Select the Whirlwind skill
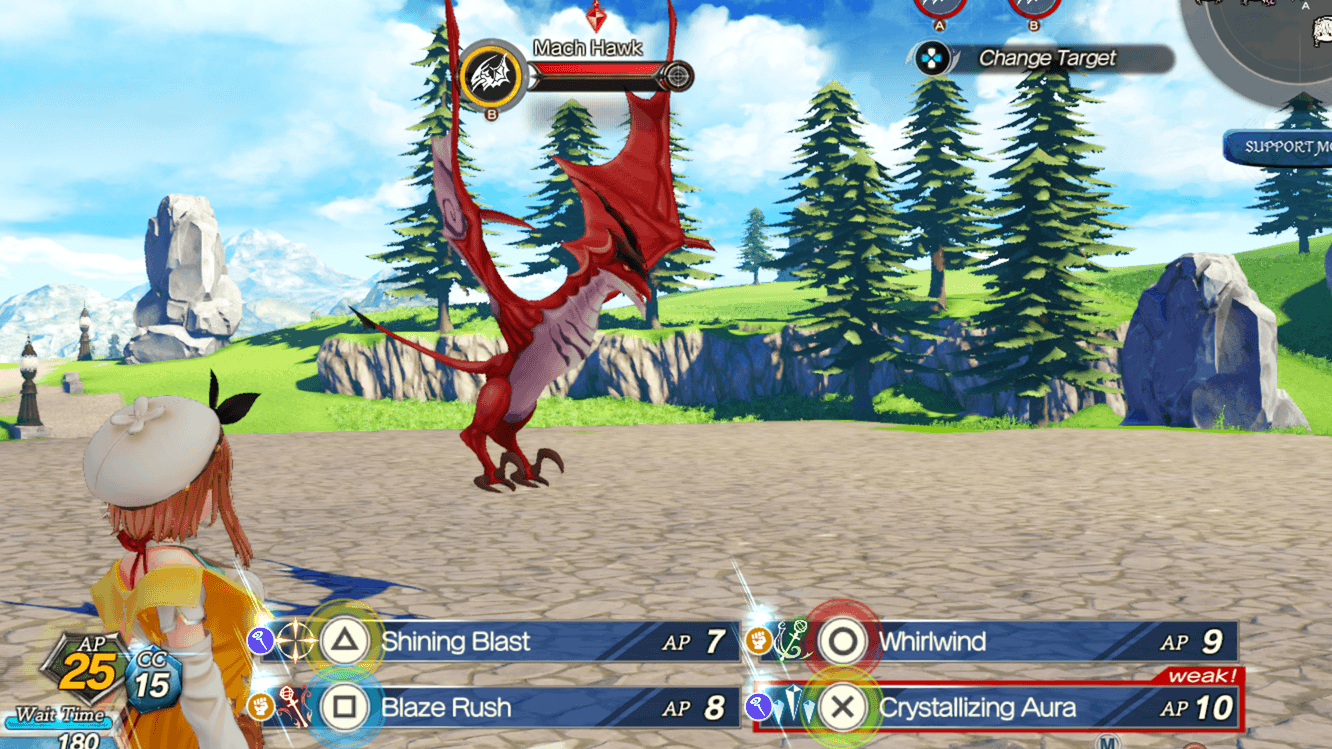The height and width of the screenshot is (749, 1332). click(x=932, y=642)
